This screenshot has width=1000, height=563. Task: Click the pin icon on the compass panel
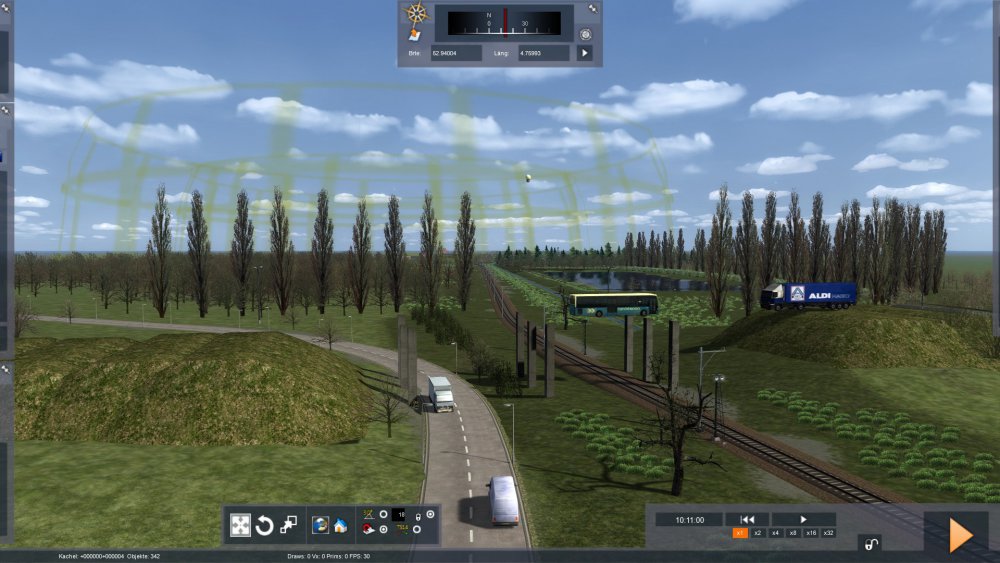(x=593, y=9)
